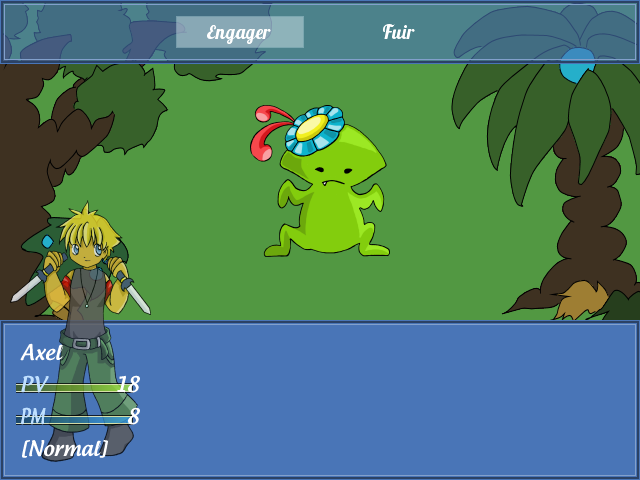The image size is (640, 480).
Task: Choose Engager to start the fight
Action: [x=239, y=32]
